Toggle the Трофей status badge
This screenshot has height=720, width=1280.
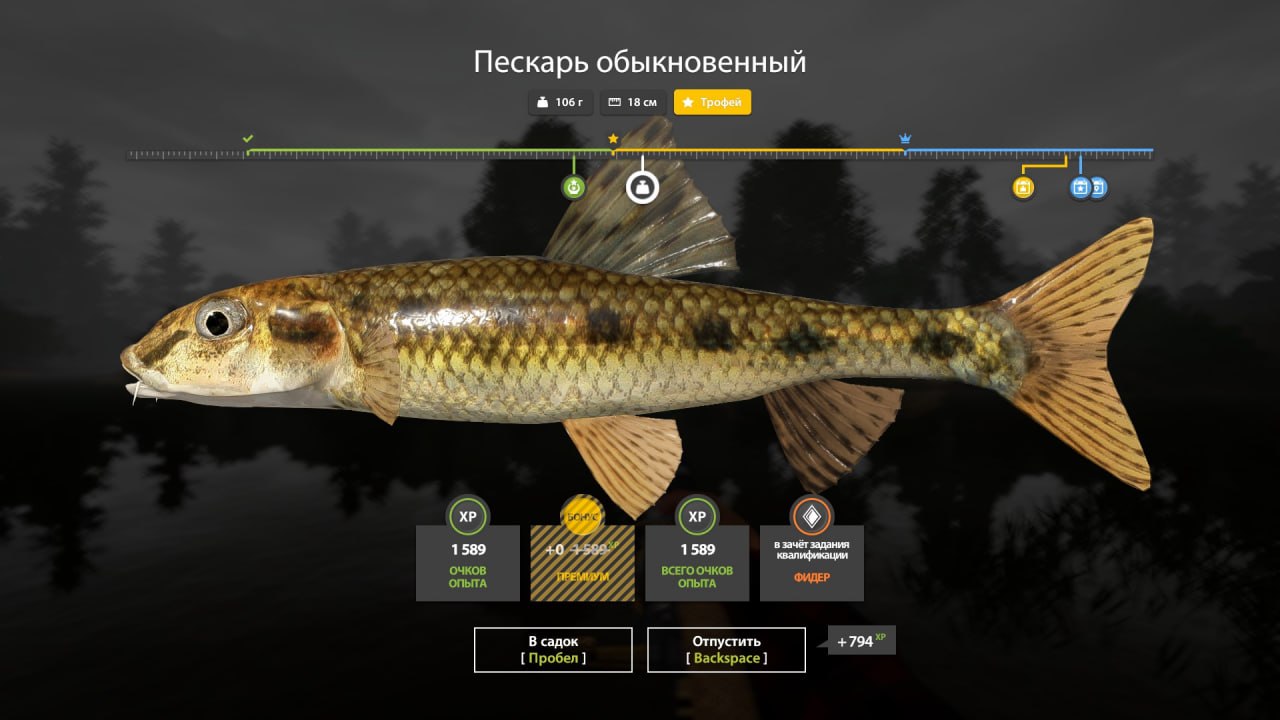pos(713,102)
